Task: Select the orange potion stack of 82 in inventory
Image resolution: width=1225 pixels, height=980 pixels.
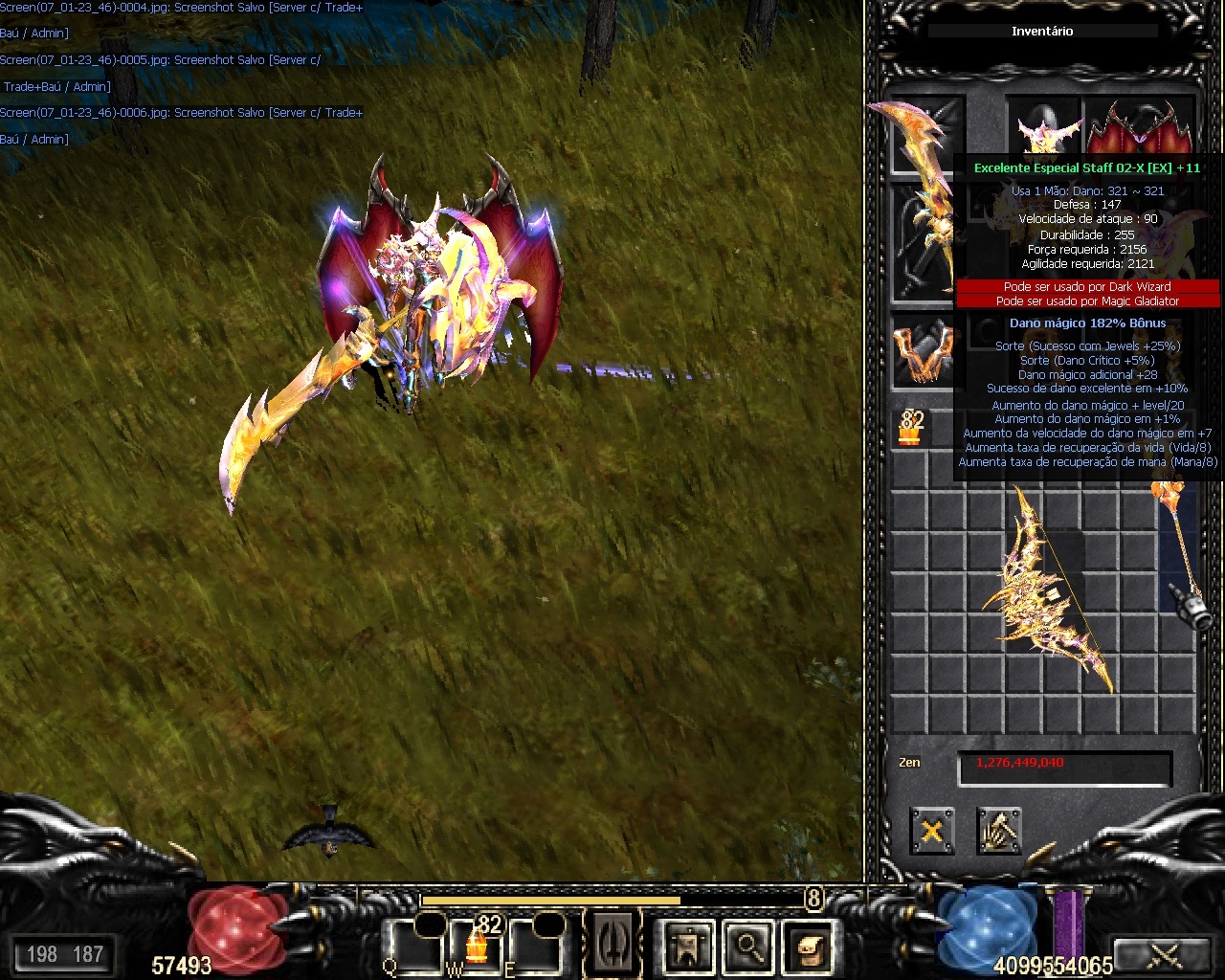Action: click(x=910, y=428)
